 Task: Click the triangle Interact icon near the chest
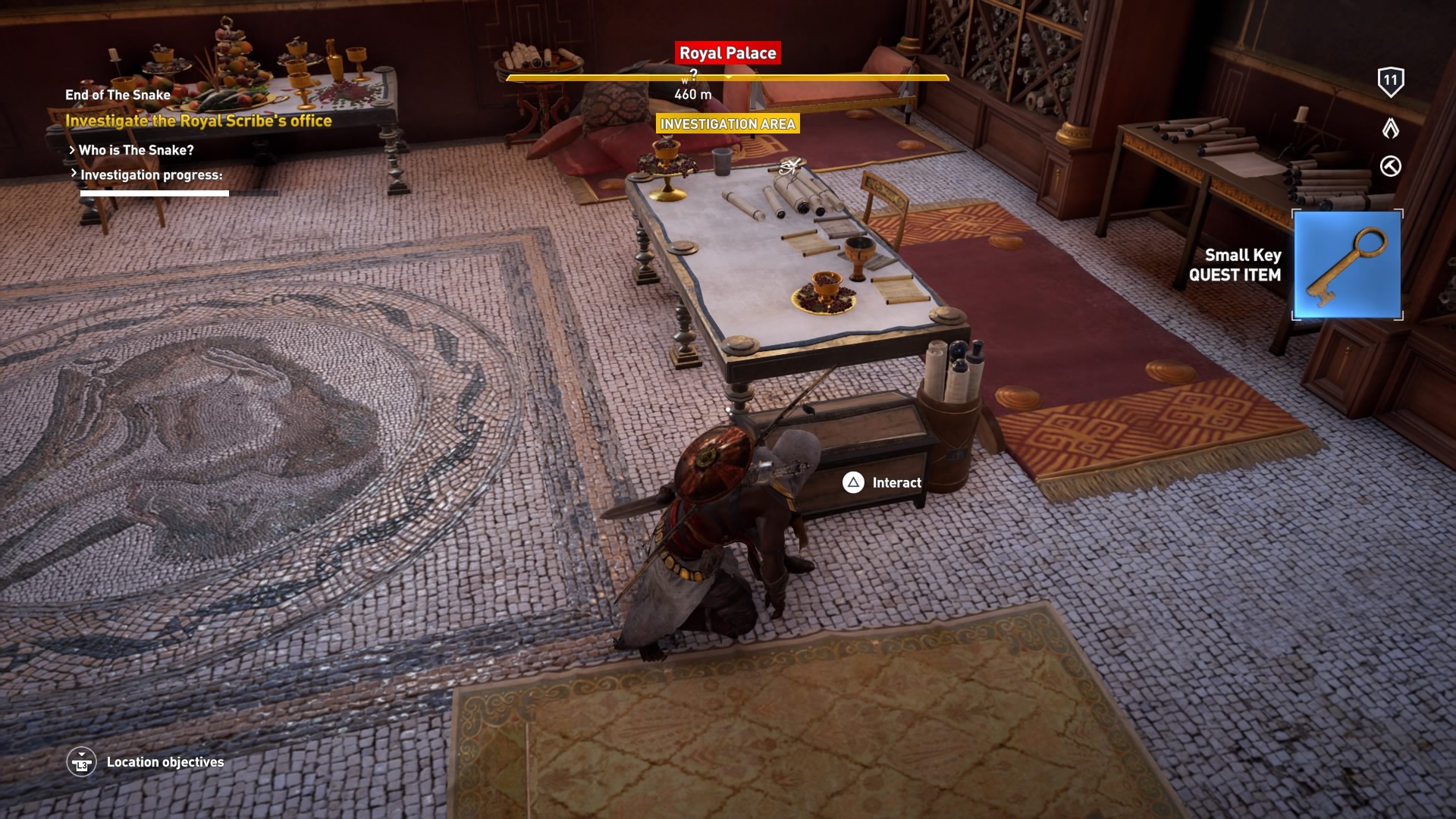pyautogui.click(x=853, y=482)
